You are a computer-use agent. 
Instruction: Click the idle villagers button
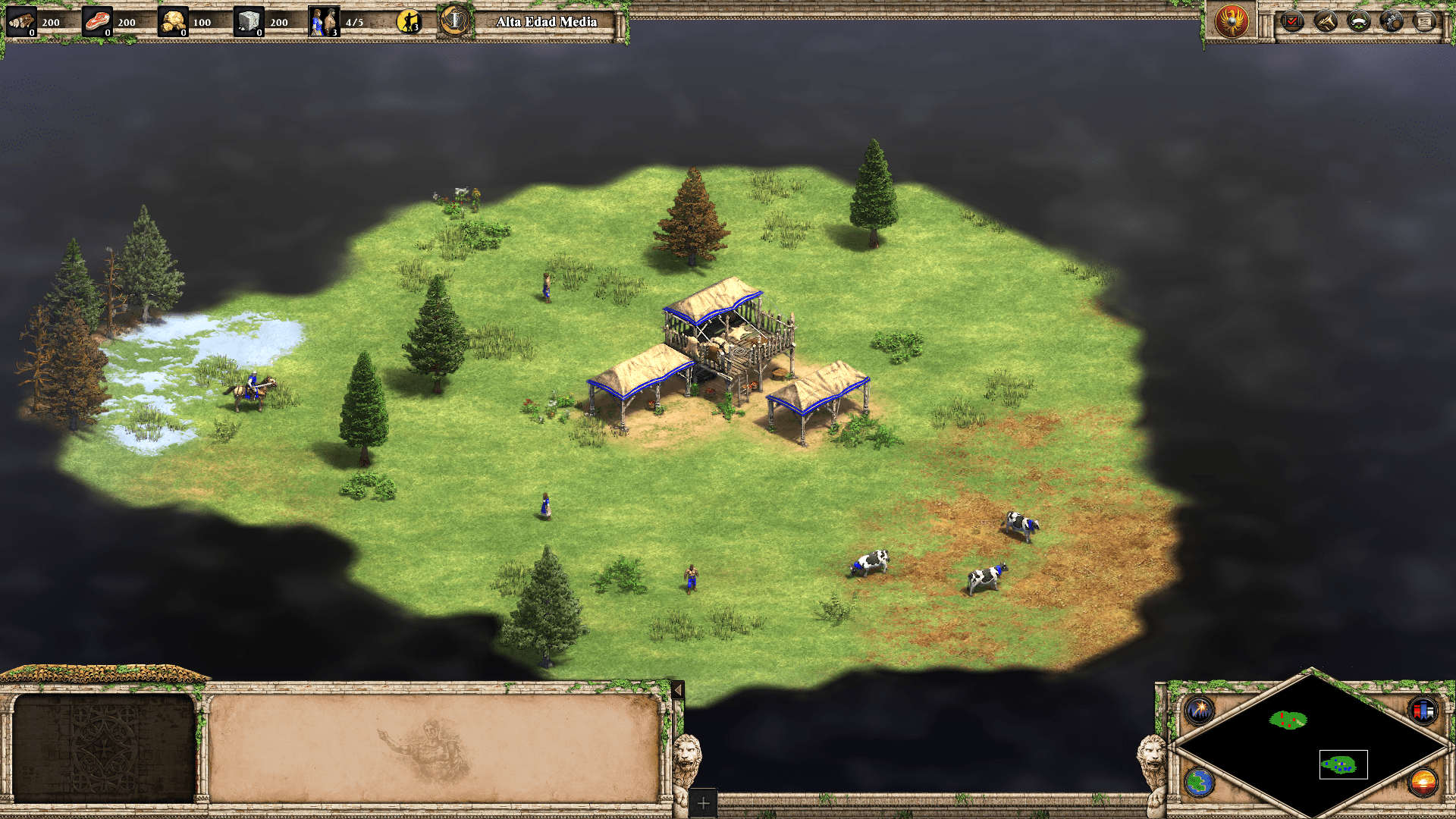pyautogui.click(x=409, y=22)
